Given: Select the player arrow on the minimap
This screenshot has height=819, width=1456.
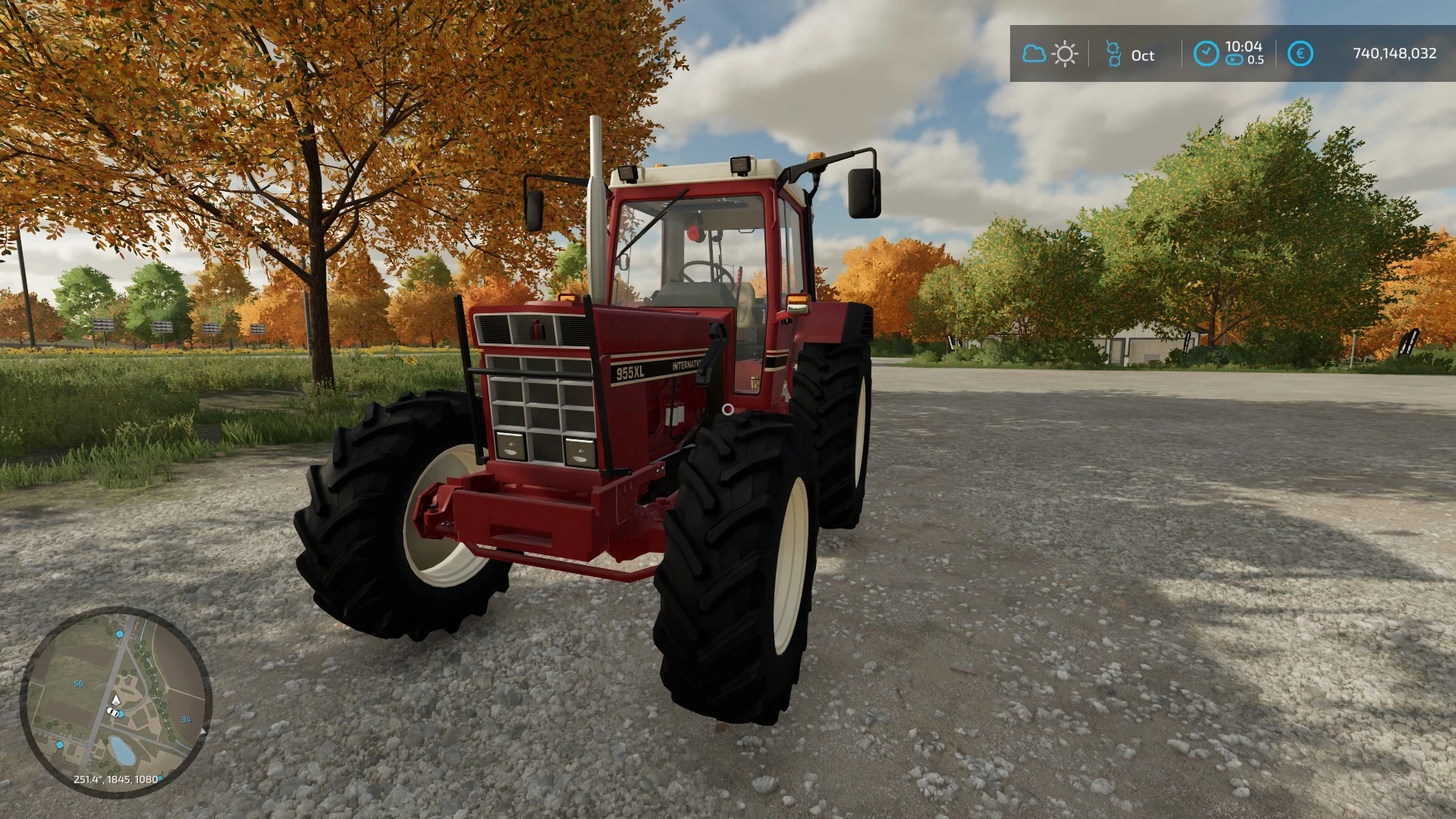Looking at the screenshot, I should (116, 701).
